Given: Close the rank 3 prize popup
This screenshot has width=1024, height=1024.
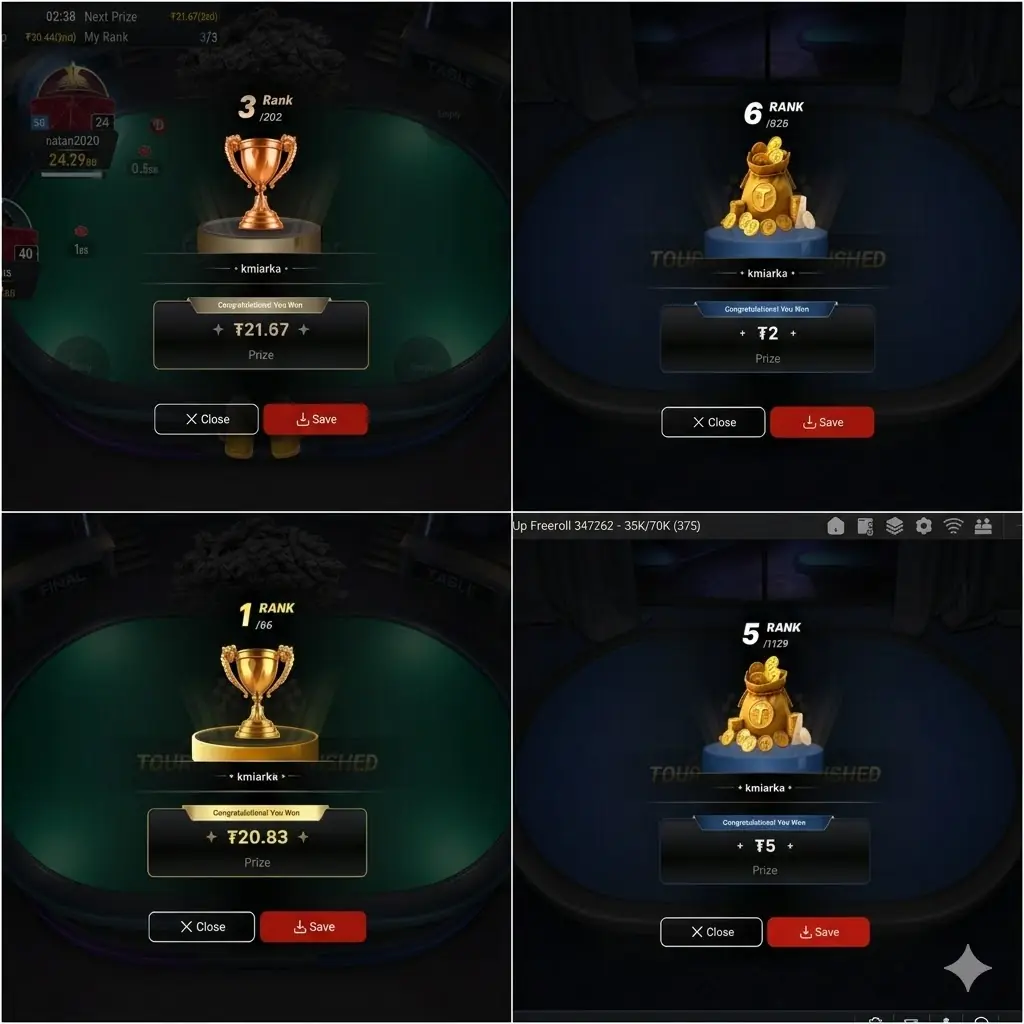Looking at the screenshot, I should tap(206, 419).
